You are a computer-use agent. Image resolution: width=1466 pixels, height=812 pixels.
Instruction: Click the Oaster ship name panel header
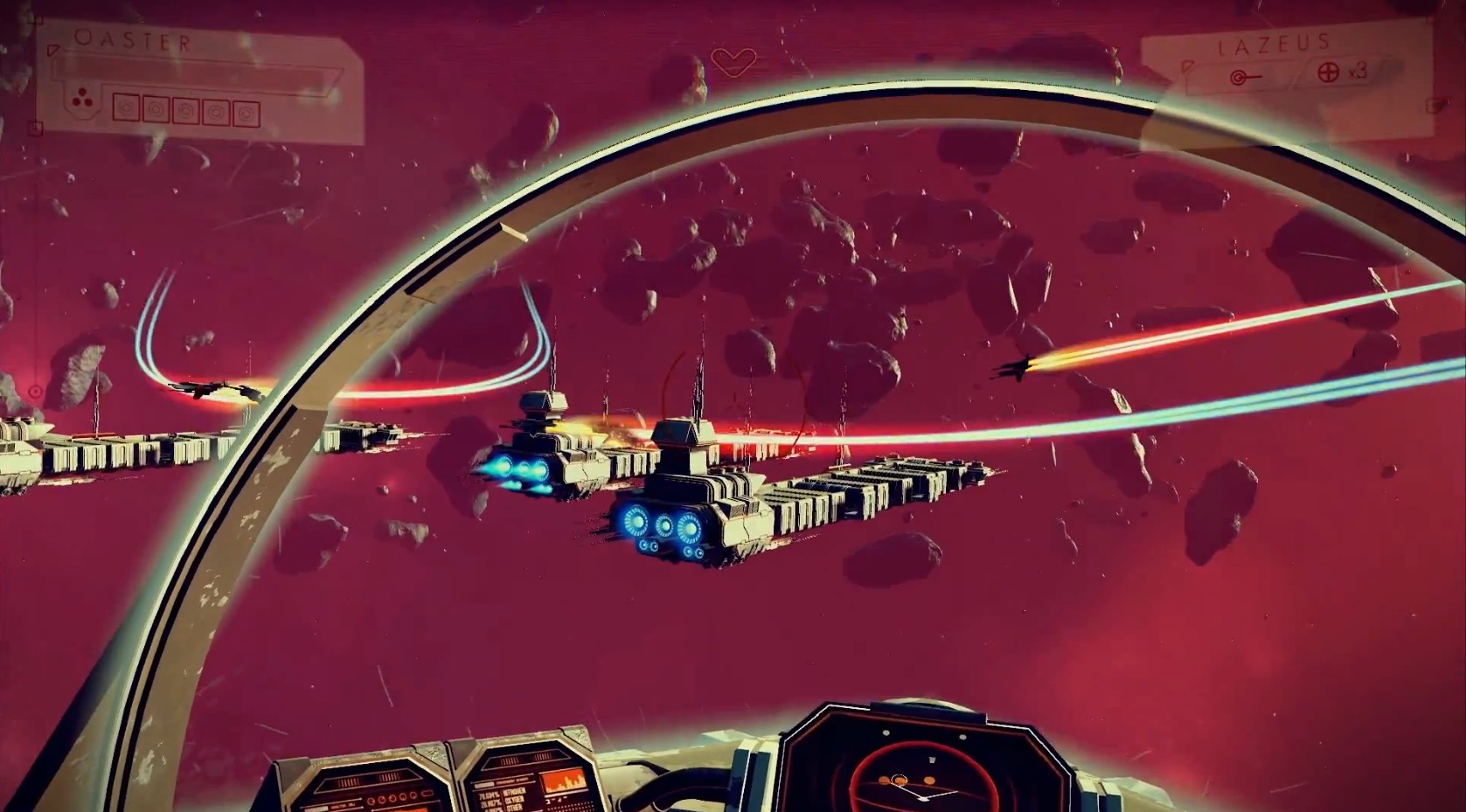pos(133,40)
